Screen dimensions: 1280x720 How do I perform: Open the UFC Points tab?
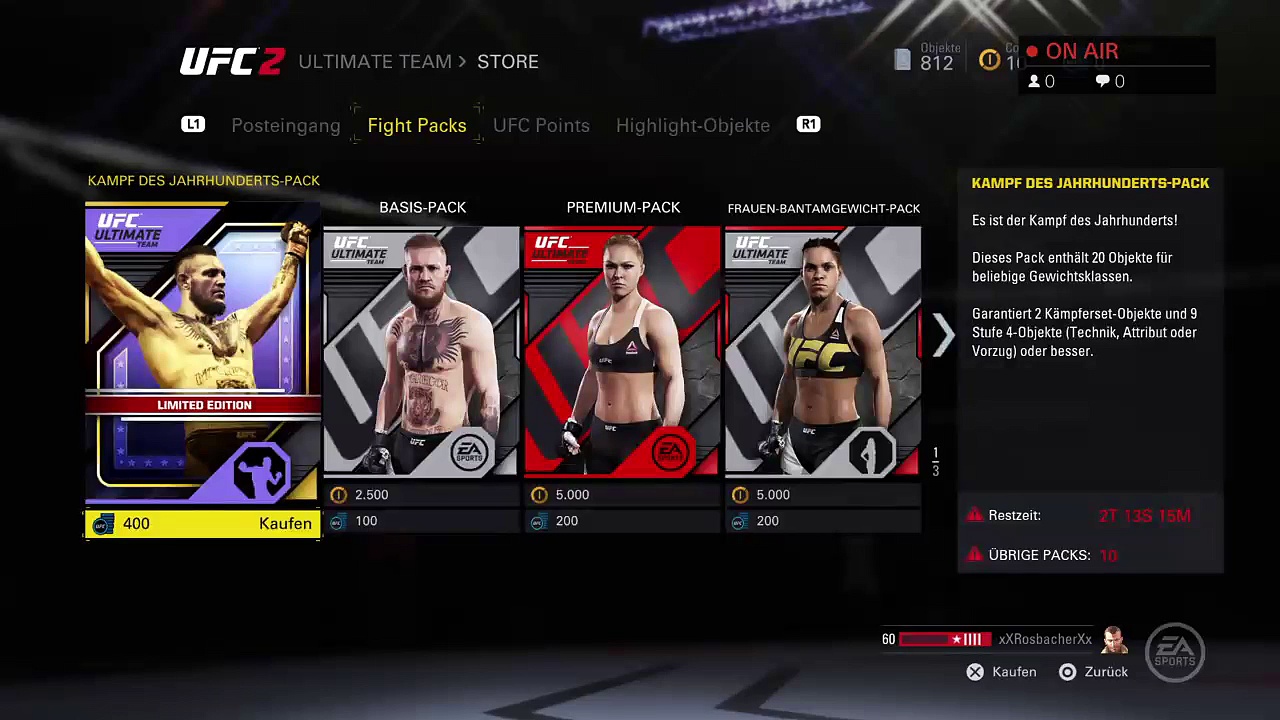click(541, 126)
